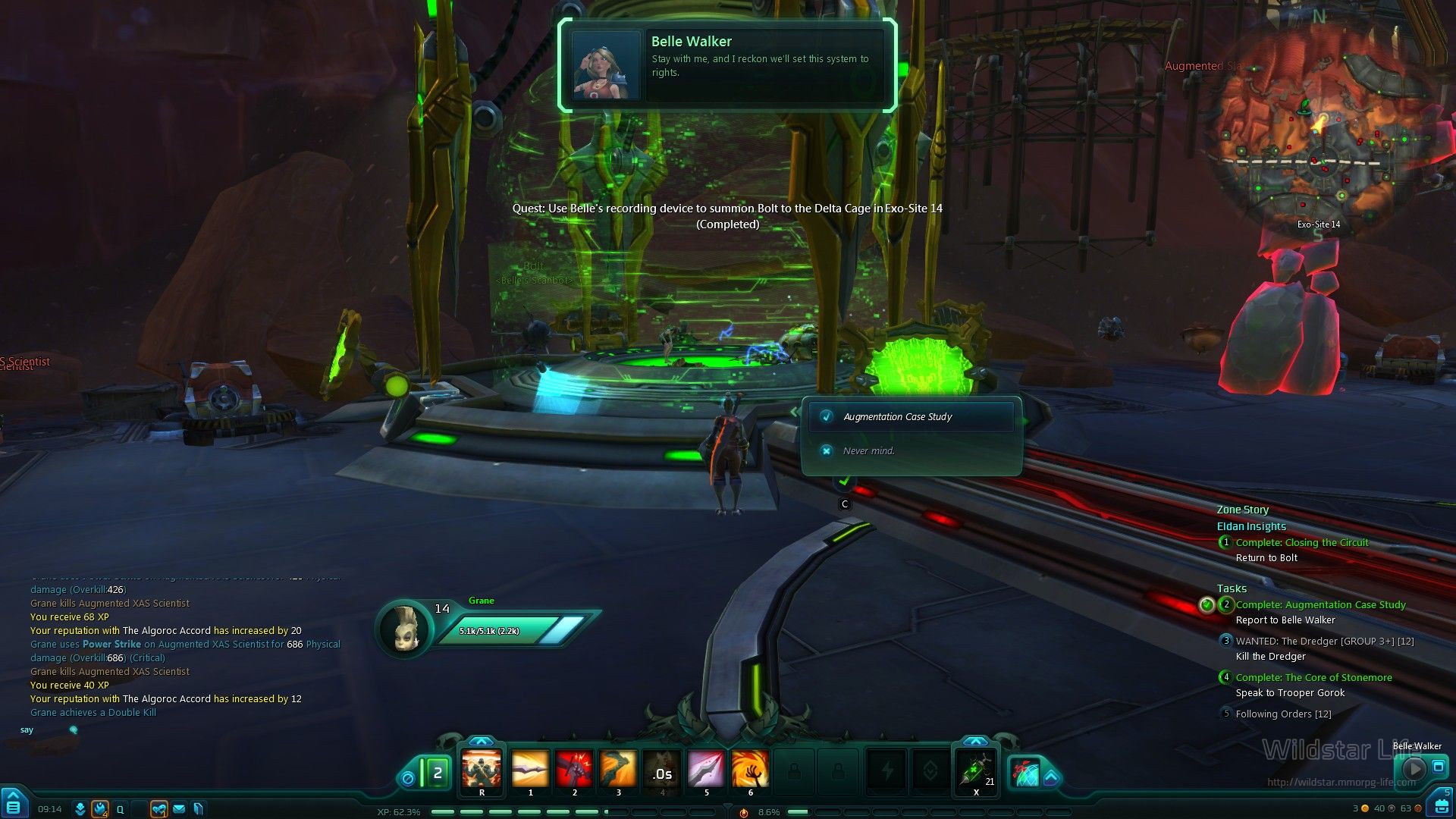Play the Belle Walker communicator message
The height and width of the screenshot is (819, 1456).
tap(1413, 769)
